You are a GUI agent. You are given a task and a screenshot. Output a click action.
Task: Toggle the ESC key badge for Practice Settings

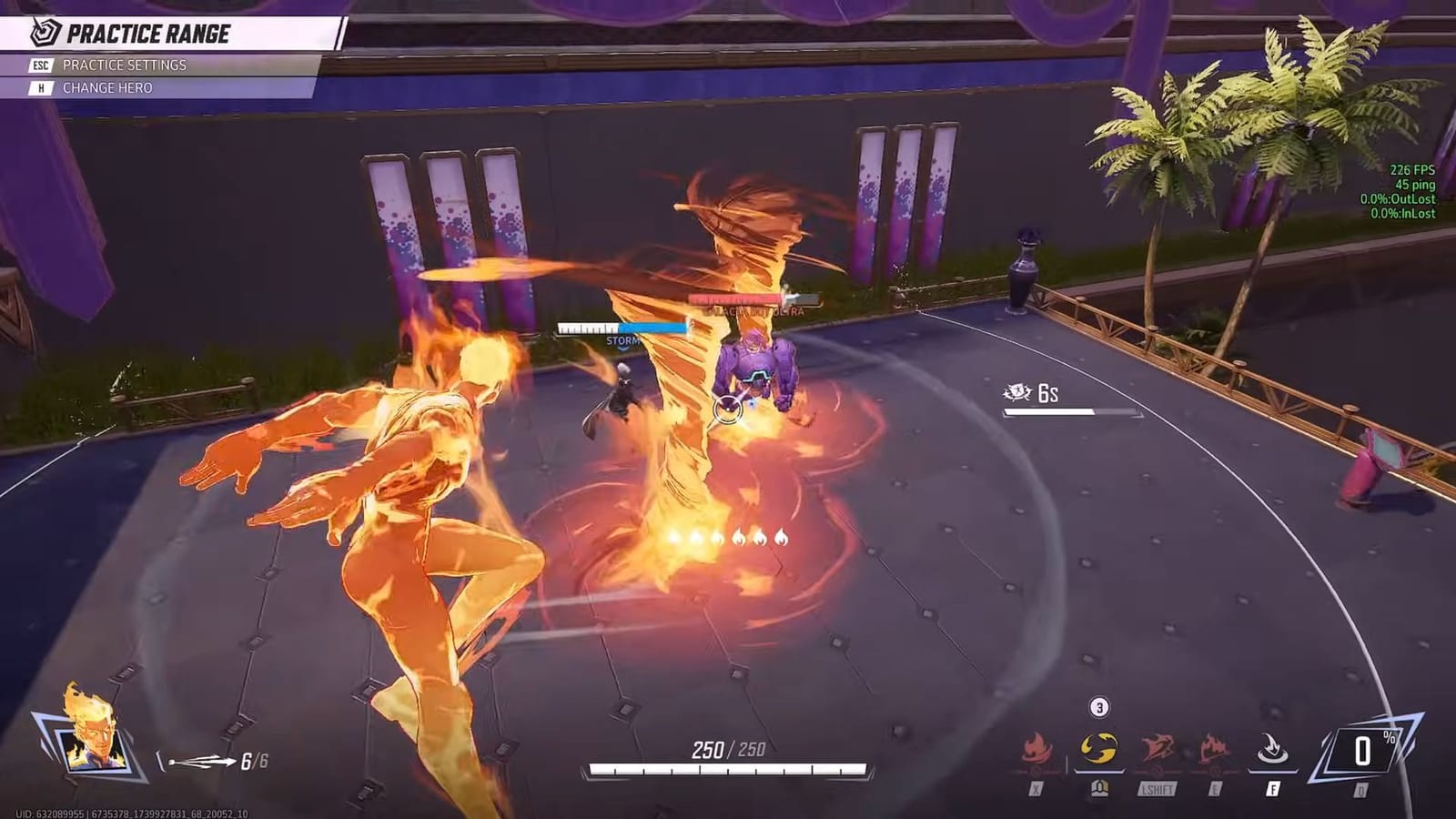42,65
